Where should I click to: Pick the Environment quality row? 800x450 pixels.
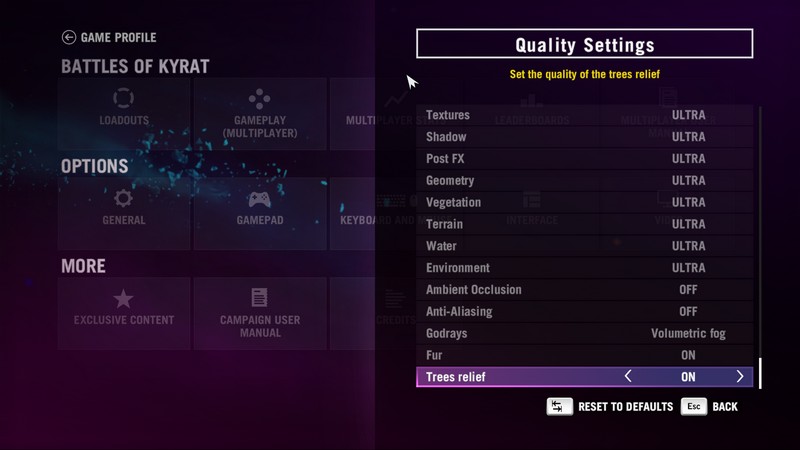click(x=584, y=268)
